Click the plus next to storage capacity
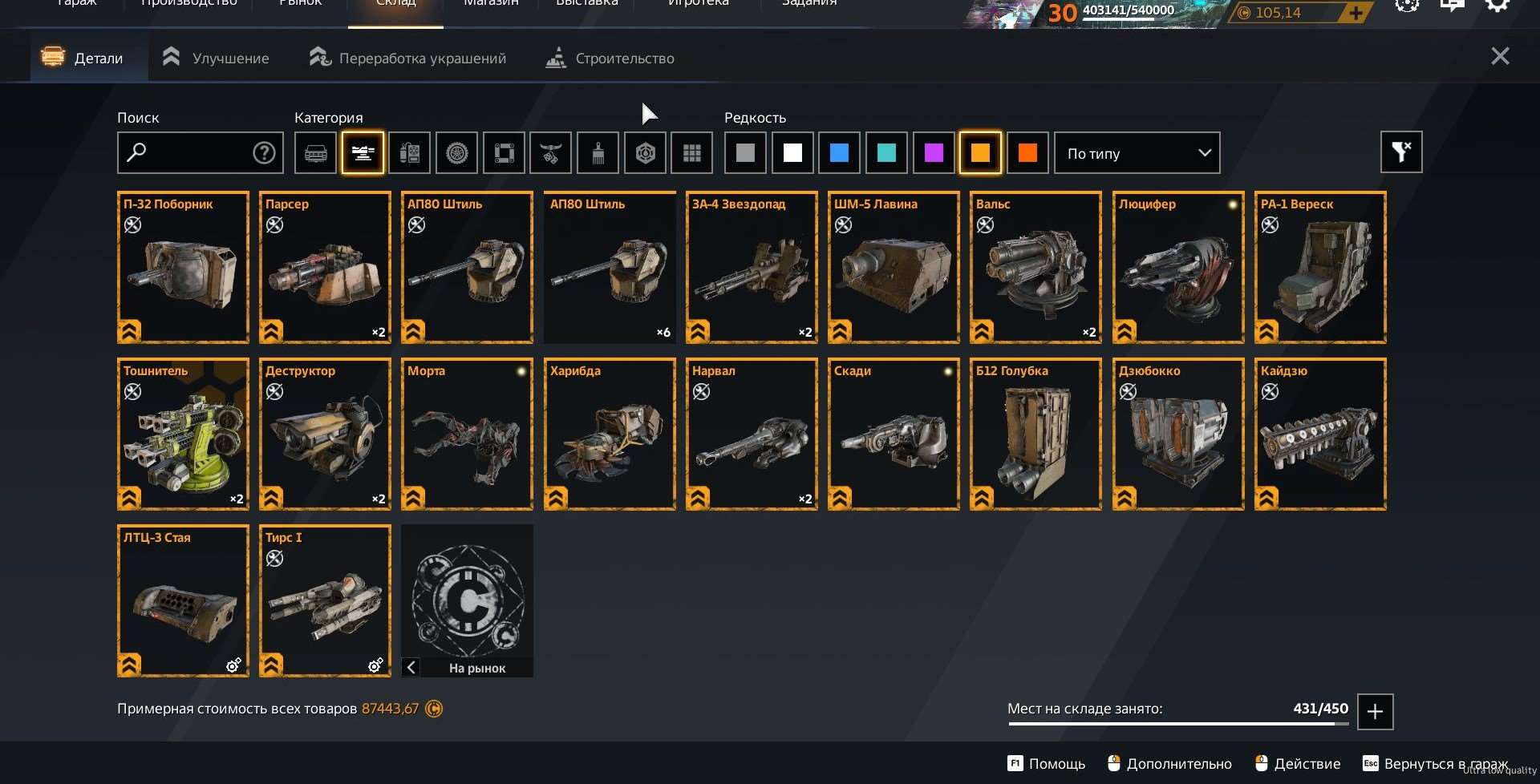This screenshot has height=784, width=1540. click(1375, 711)
